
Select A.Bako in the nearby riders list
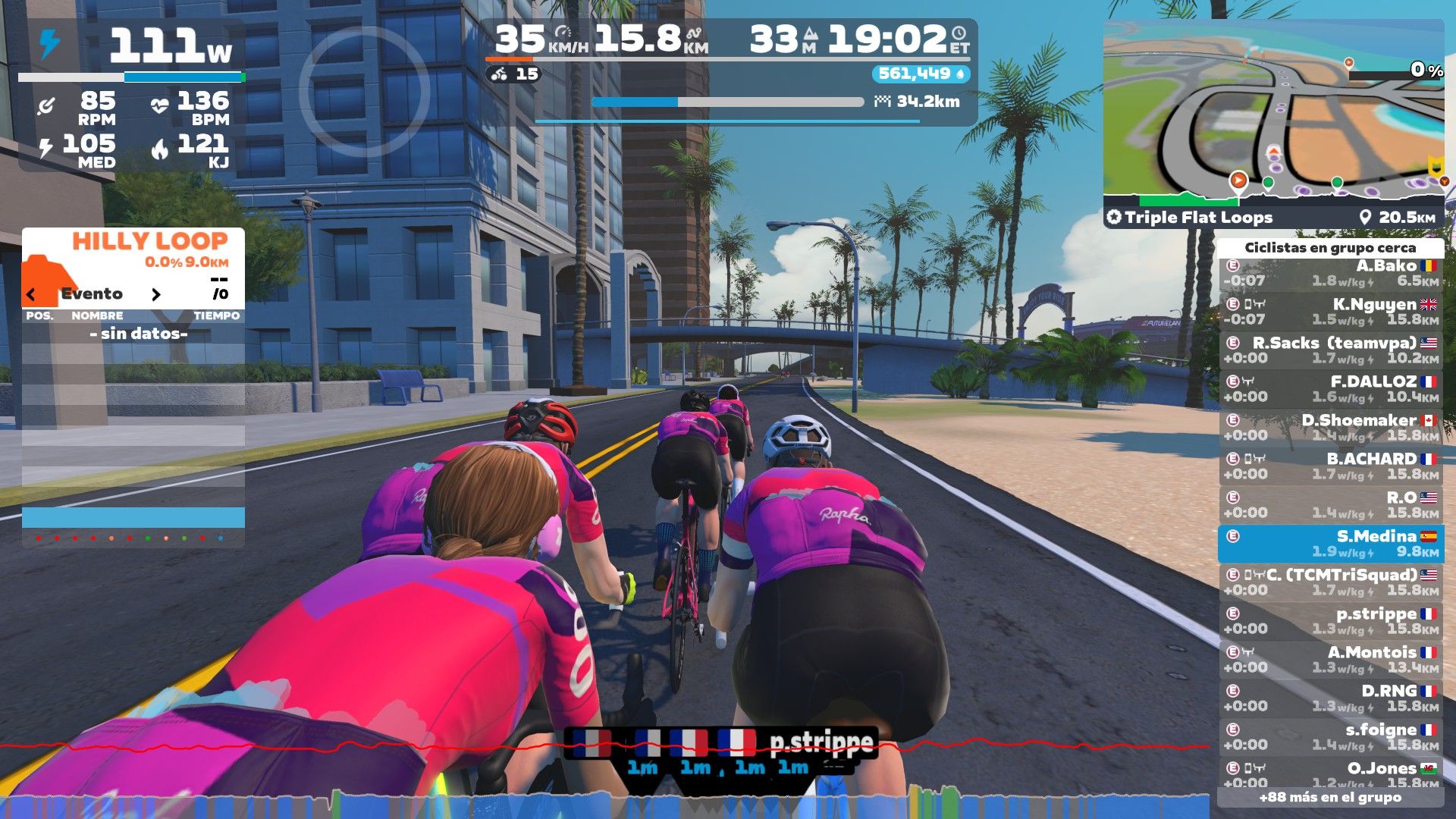(1331, 273)
